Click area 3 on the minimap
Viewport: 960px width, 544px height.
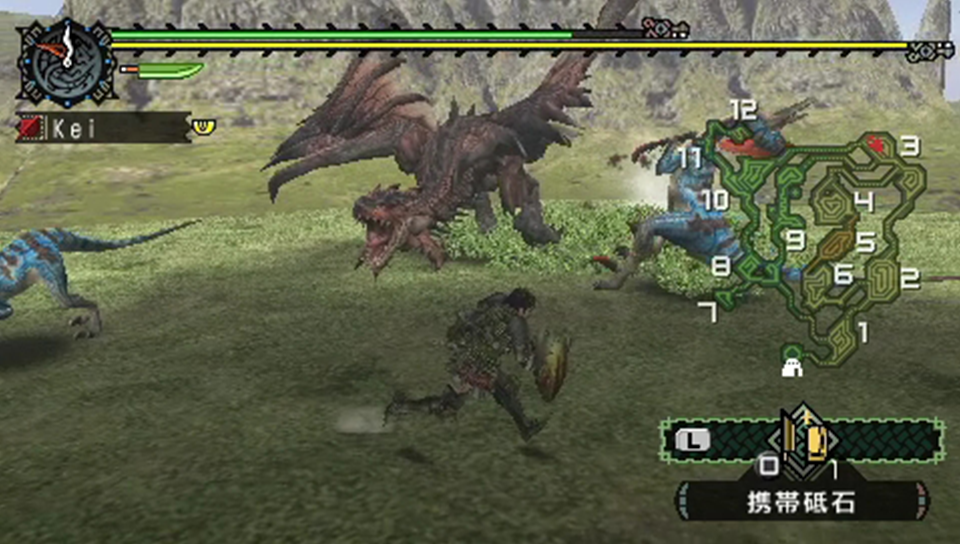coord(909,146)
